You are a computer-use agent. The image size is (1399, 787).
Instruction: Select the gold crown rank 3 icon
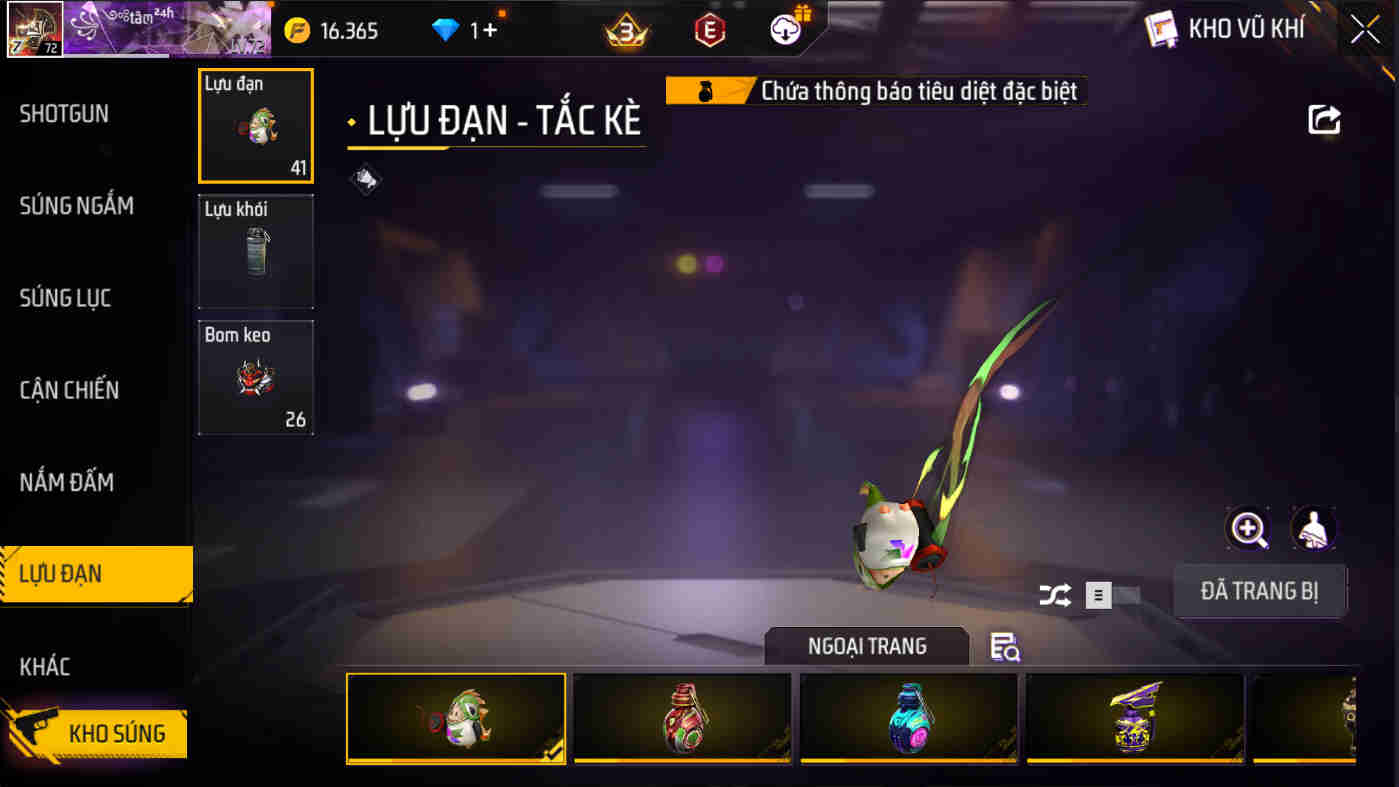pos(625,28)
